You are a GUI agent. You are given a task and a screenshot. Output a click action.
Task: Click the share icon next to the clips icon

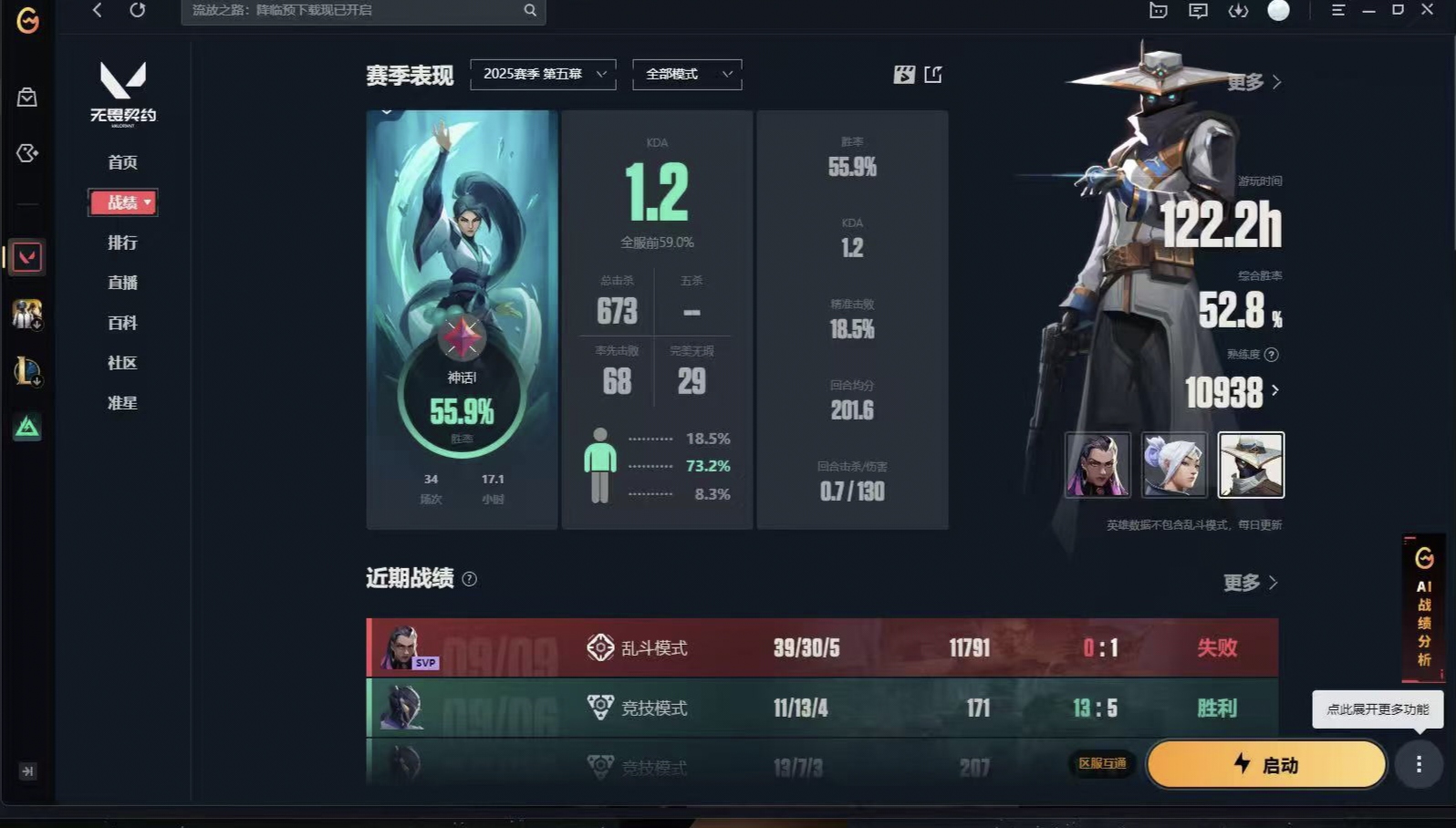coord(932,76)
